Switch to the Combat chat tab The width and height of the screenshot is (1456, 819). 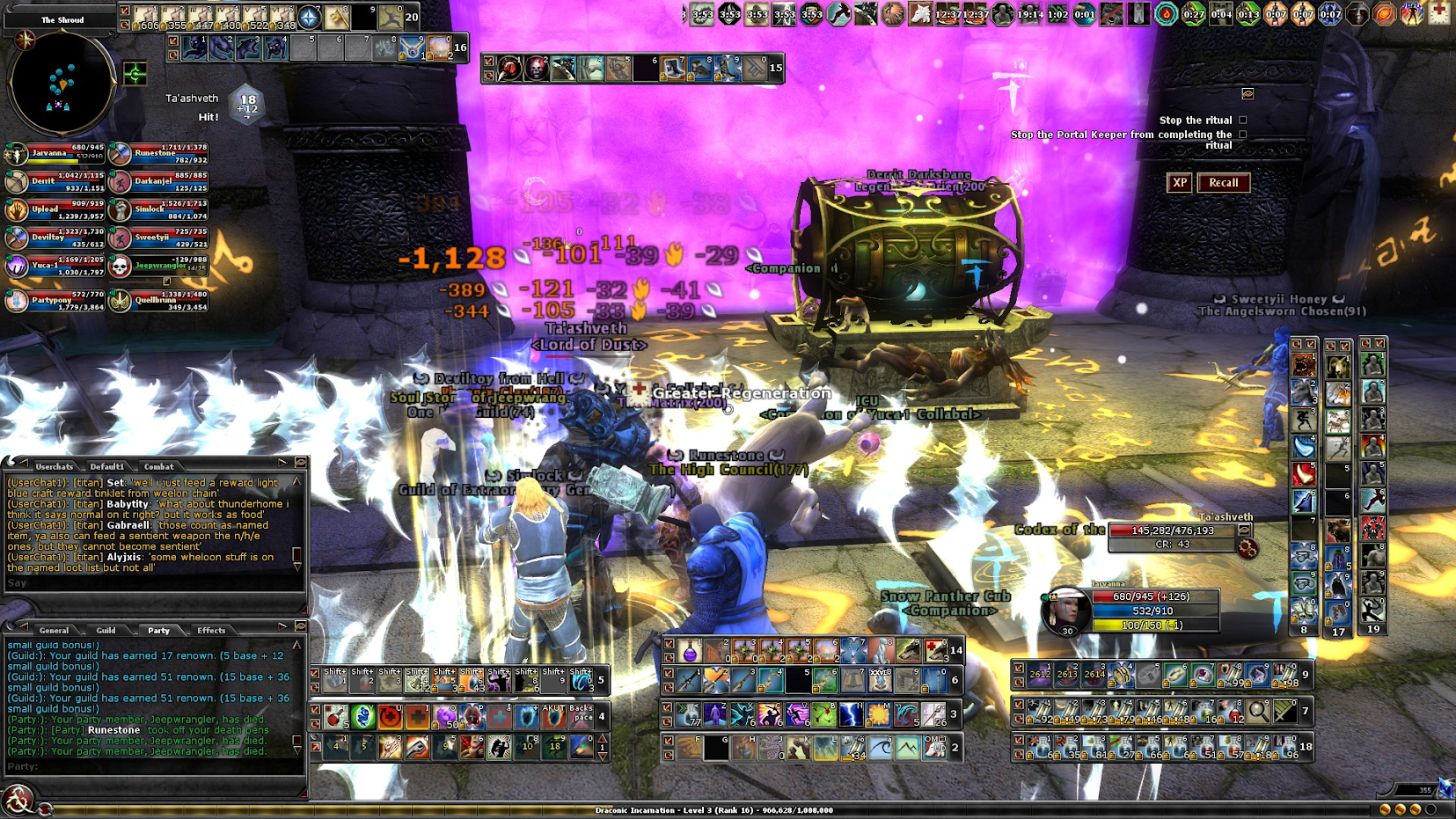[x=158, y=466]
